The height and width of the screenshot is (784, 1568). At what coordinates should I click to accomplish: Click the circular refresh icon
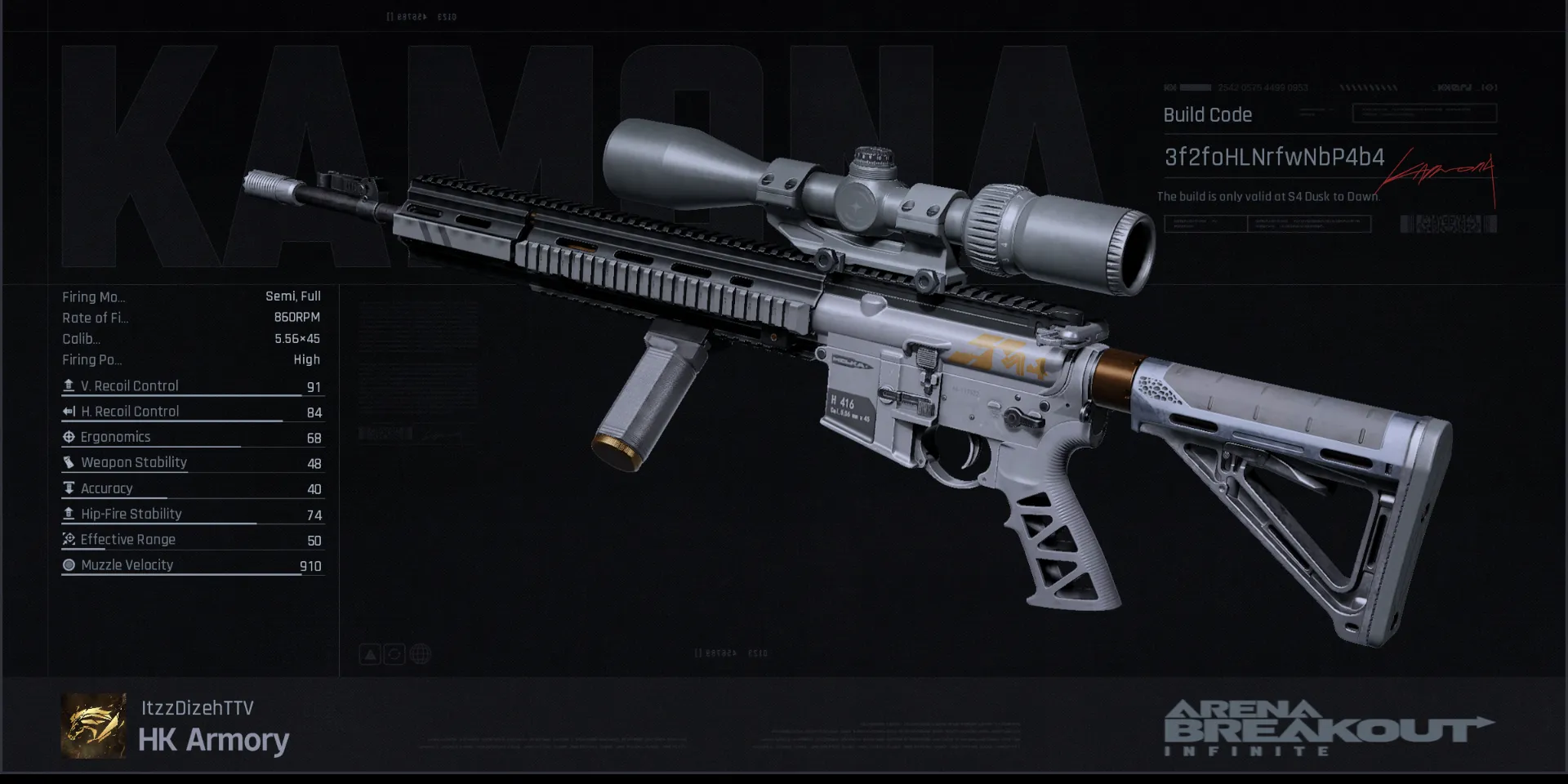coord(394,654)
